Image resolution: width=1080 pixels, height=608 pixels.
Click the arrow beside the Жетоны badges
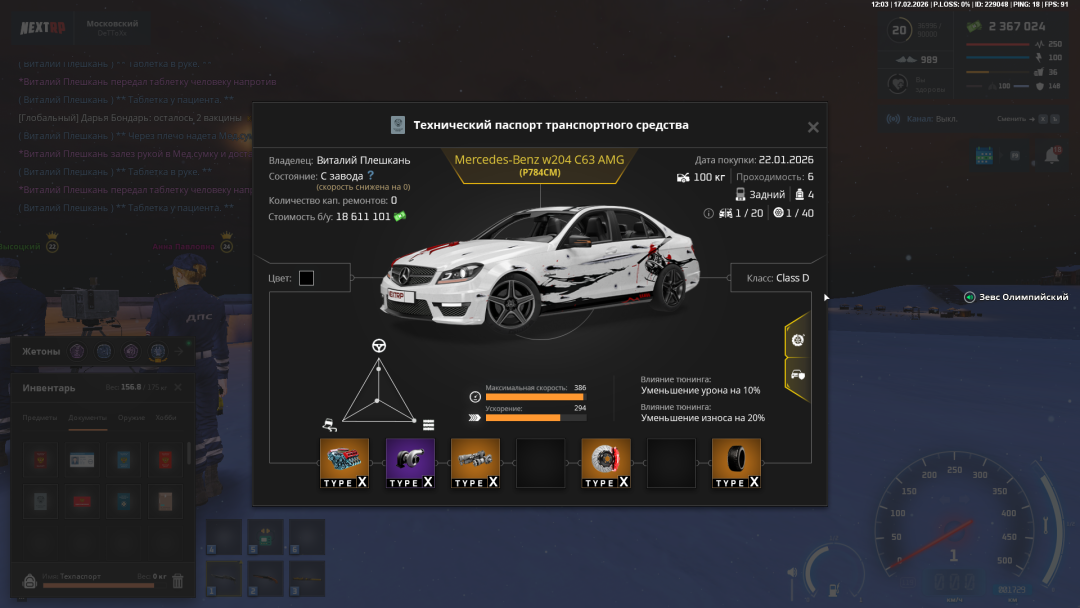click(x=179, y=351)
